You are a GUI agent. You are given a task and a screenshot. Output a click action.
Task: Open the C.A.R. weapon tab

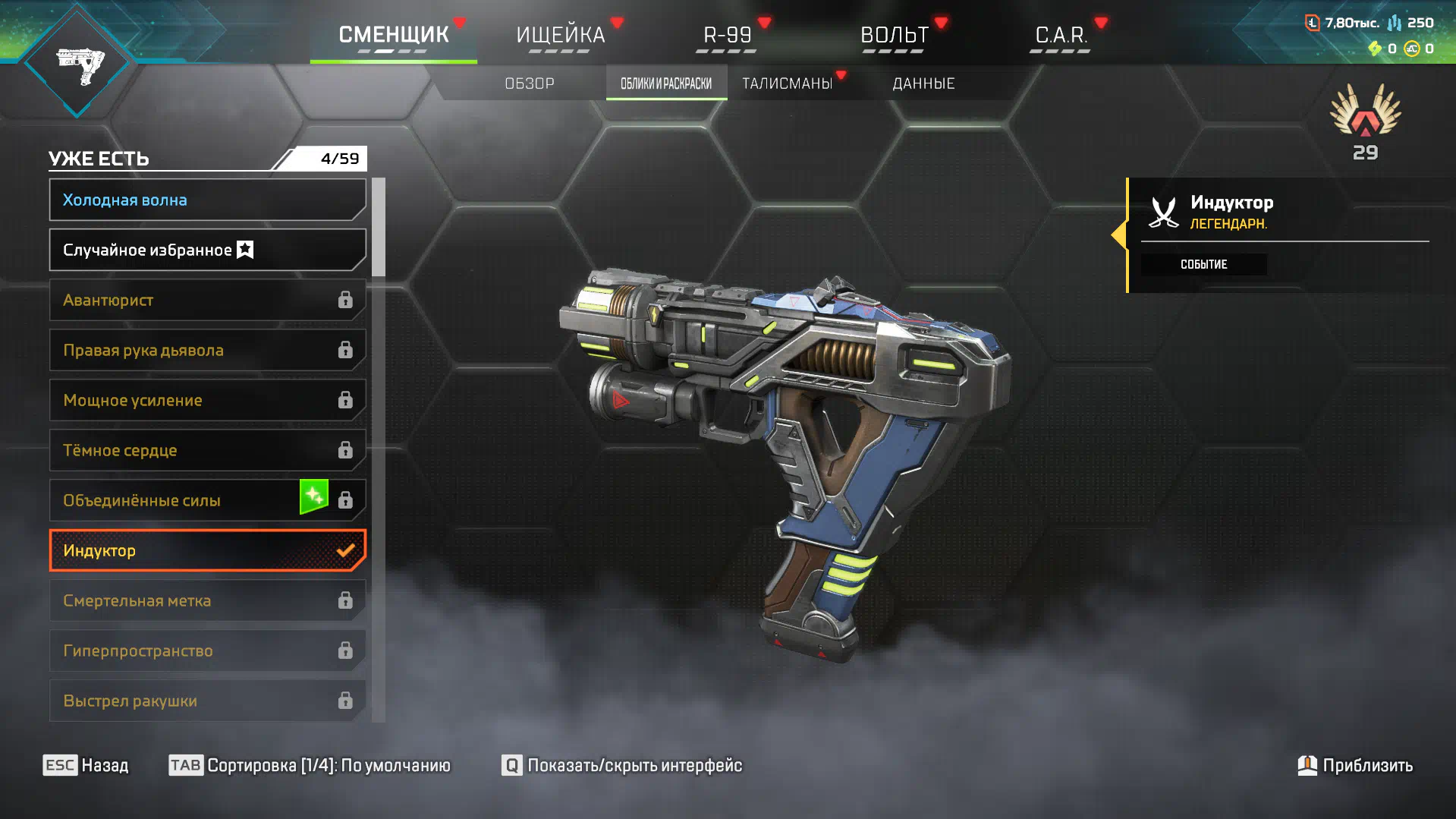pyautogui.click(x=1061, y=35)
